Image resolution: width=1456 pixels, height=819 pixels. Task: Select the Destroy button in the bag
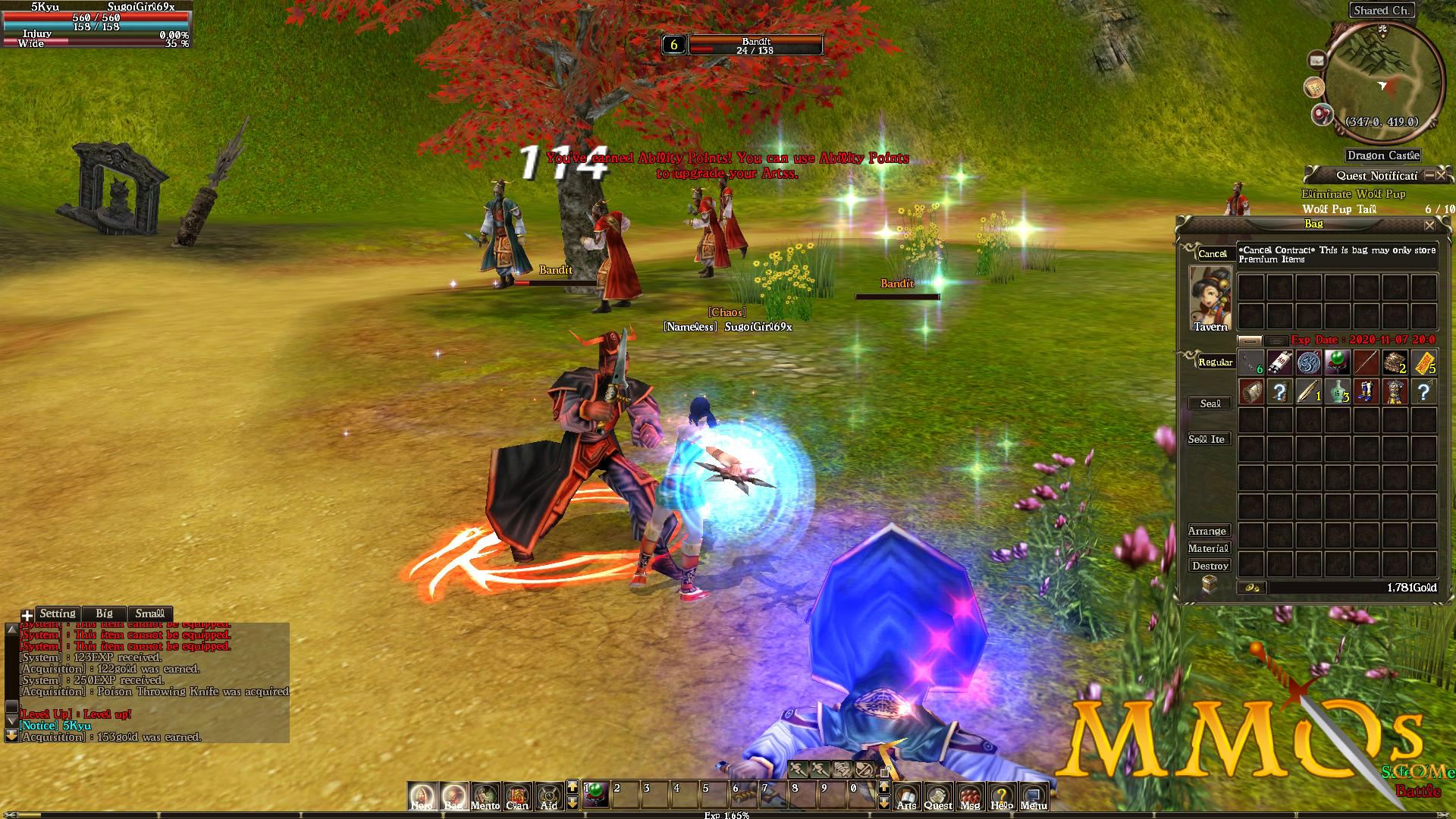click(x=1210, y=566)
